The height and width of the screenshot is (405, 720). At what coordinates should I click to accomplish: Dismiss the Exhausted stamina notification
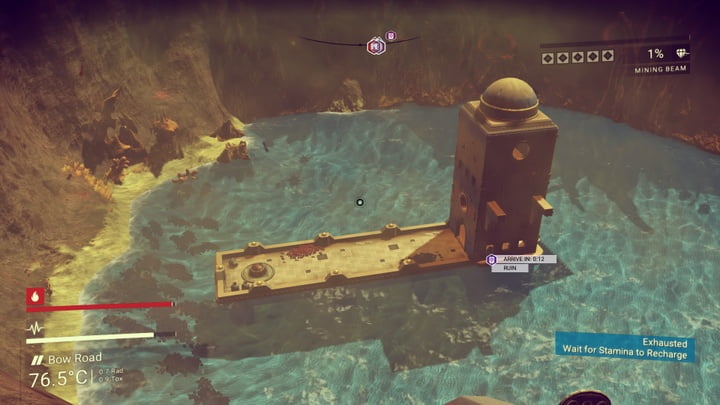tap(626, 347)
